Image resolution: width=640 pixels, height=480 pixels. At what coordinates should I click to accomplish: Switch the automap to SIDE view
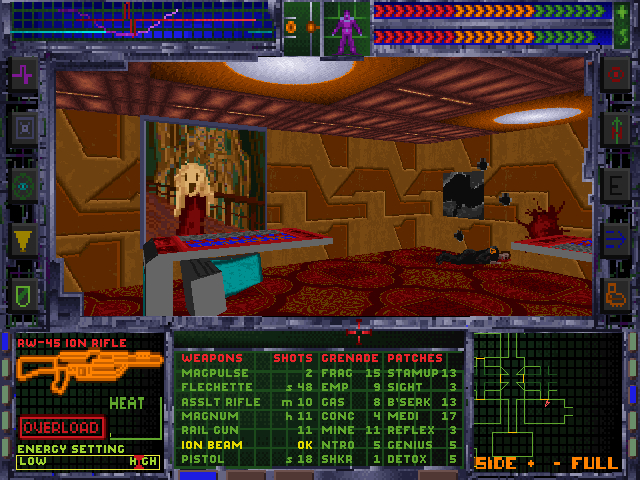[496, 463]
